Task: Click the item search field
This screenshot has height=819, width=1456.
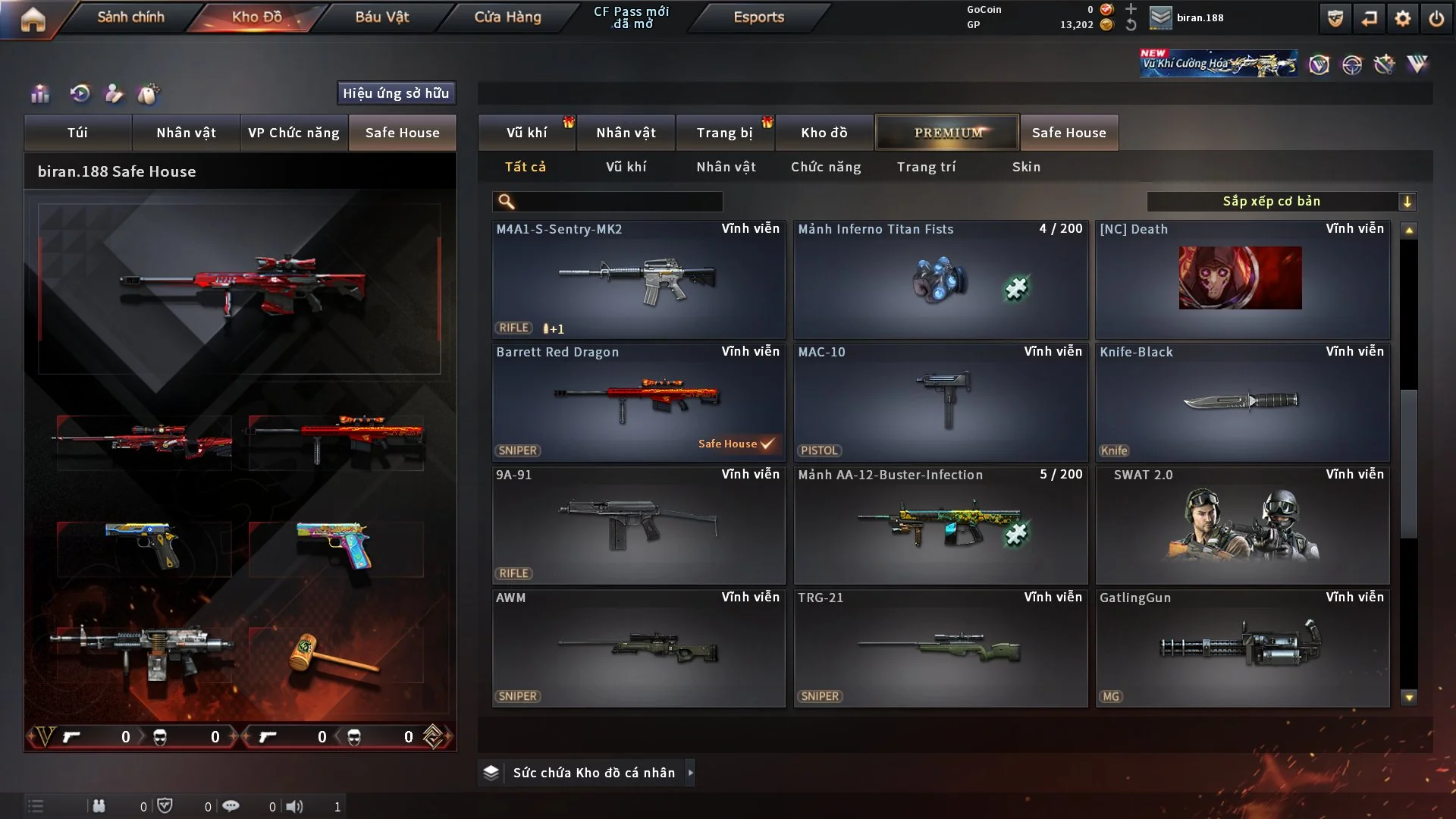Action: pyautogui.click(x=618, y=202)
